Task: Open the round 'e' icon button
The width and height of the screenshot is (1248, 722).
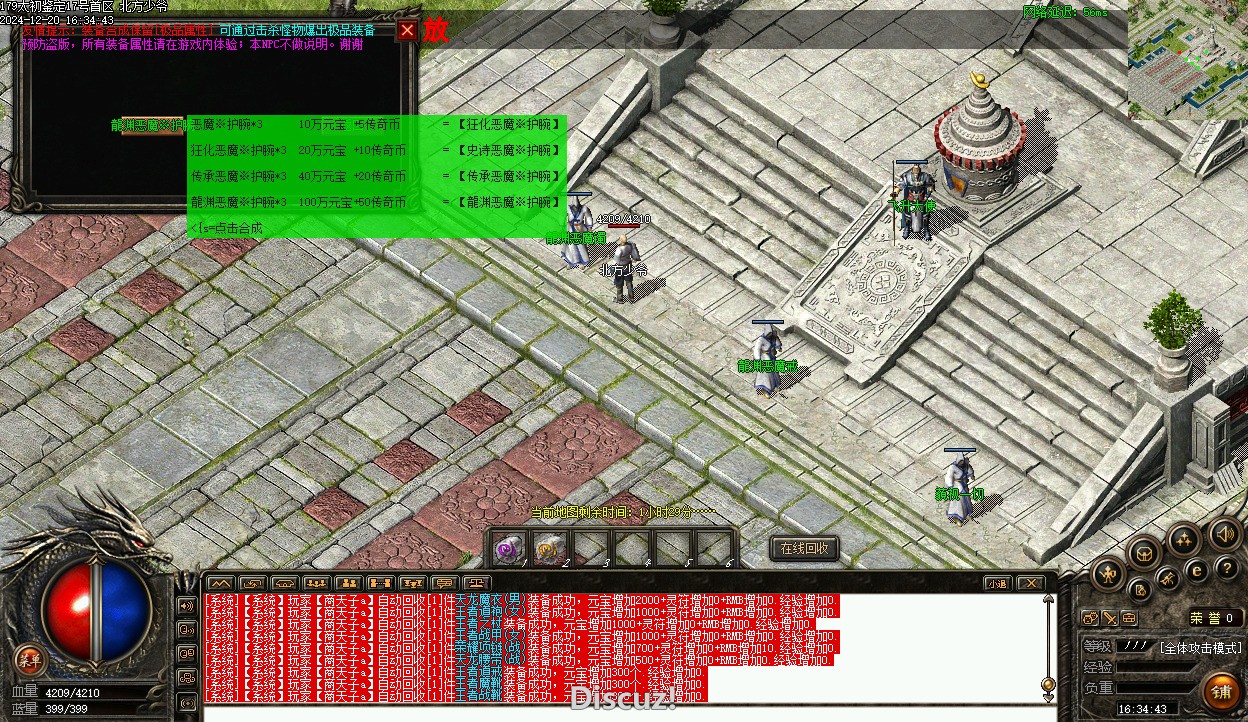Action: tap(1196, 570)
